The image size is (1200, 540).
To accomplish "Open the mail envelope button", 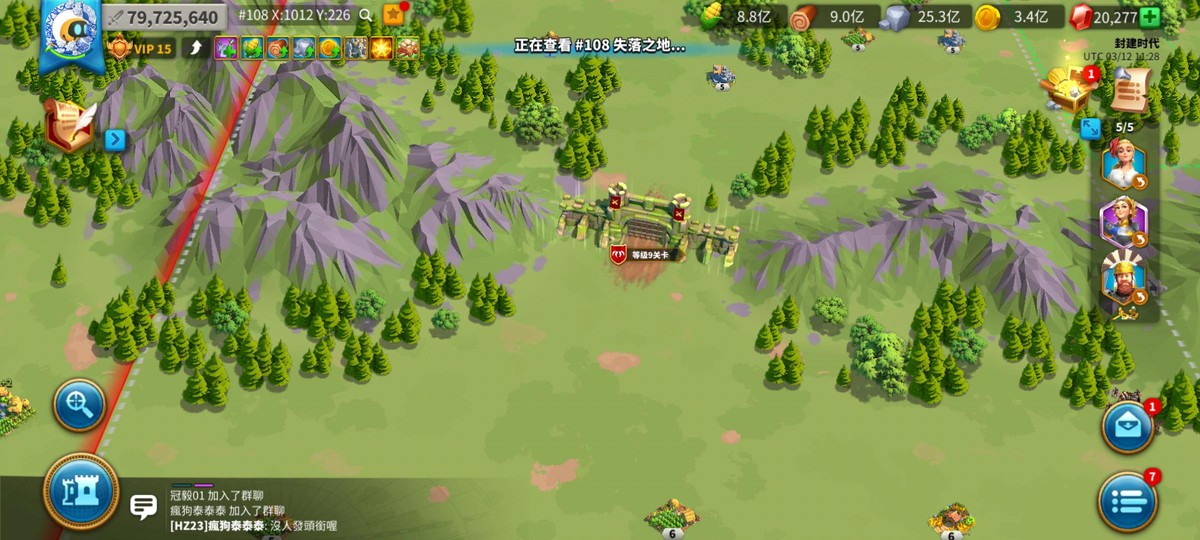I will click(1128, 427).
